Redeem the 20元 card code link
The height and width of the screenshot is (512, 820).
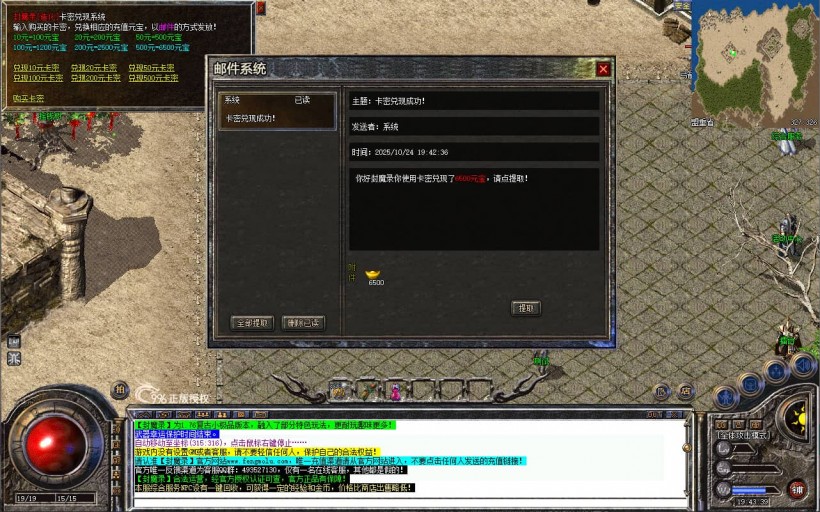pos(95,67)
